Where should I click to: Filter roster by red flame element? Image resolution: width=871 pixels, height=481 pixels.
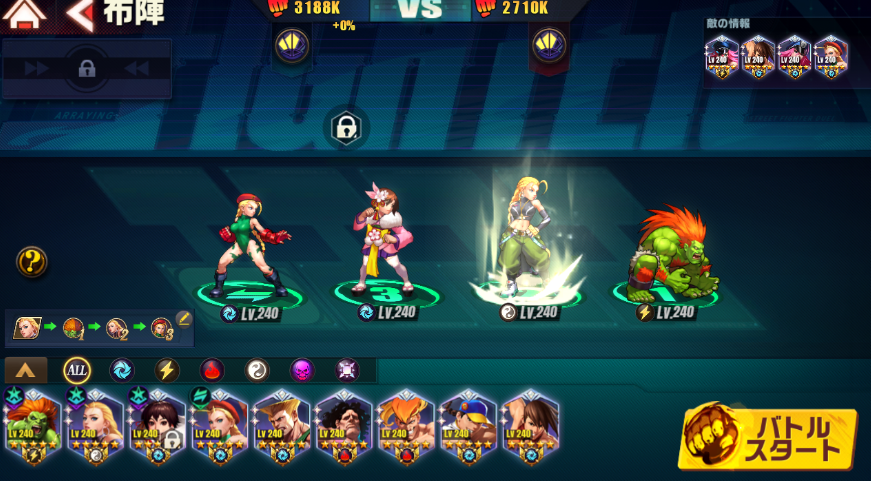coord(212,370)
